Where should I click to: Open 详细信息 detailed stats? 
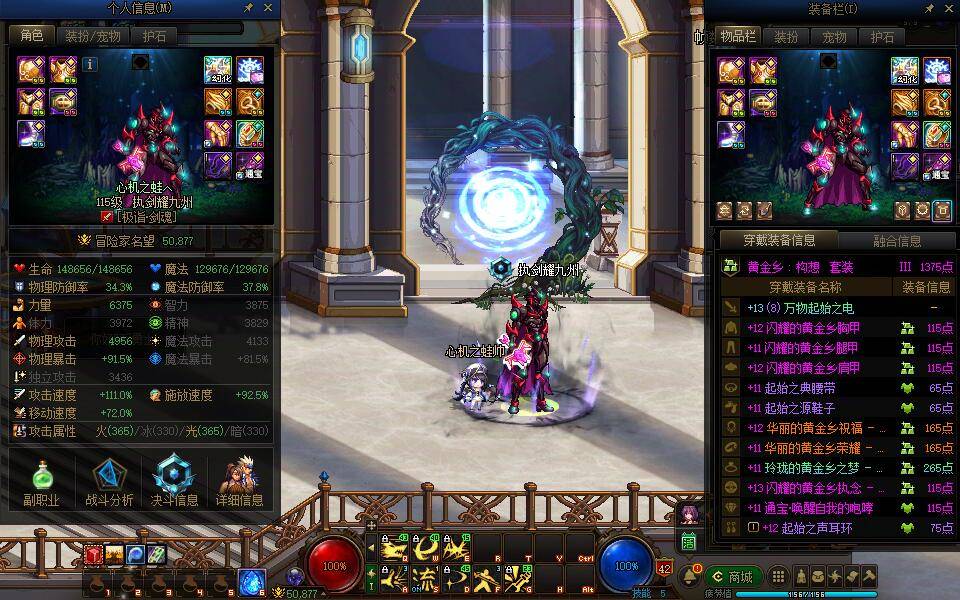(239, 482)
